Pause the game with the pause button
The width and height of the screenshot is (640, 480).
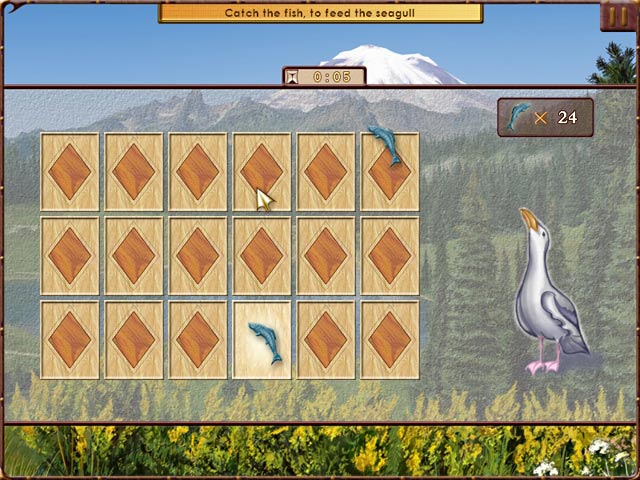tap(616, 17)
